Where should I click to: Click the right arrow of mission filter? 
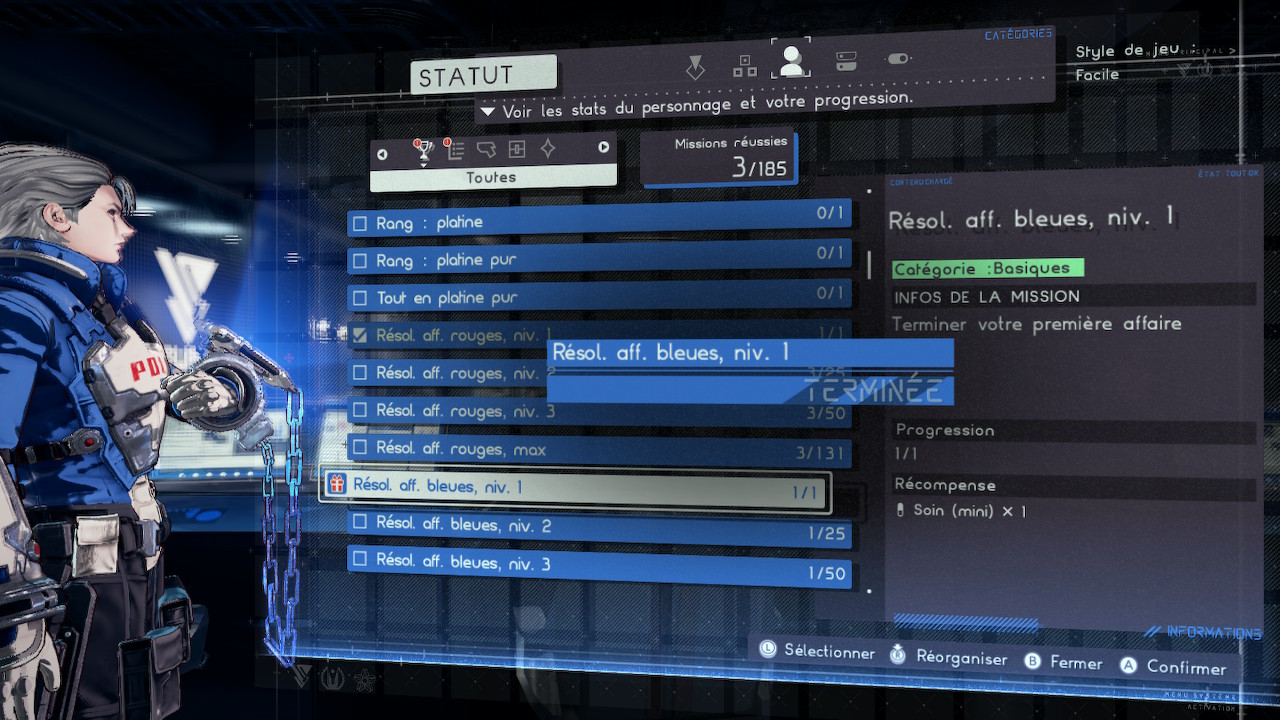tap(604, 148)
